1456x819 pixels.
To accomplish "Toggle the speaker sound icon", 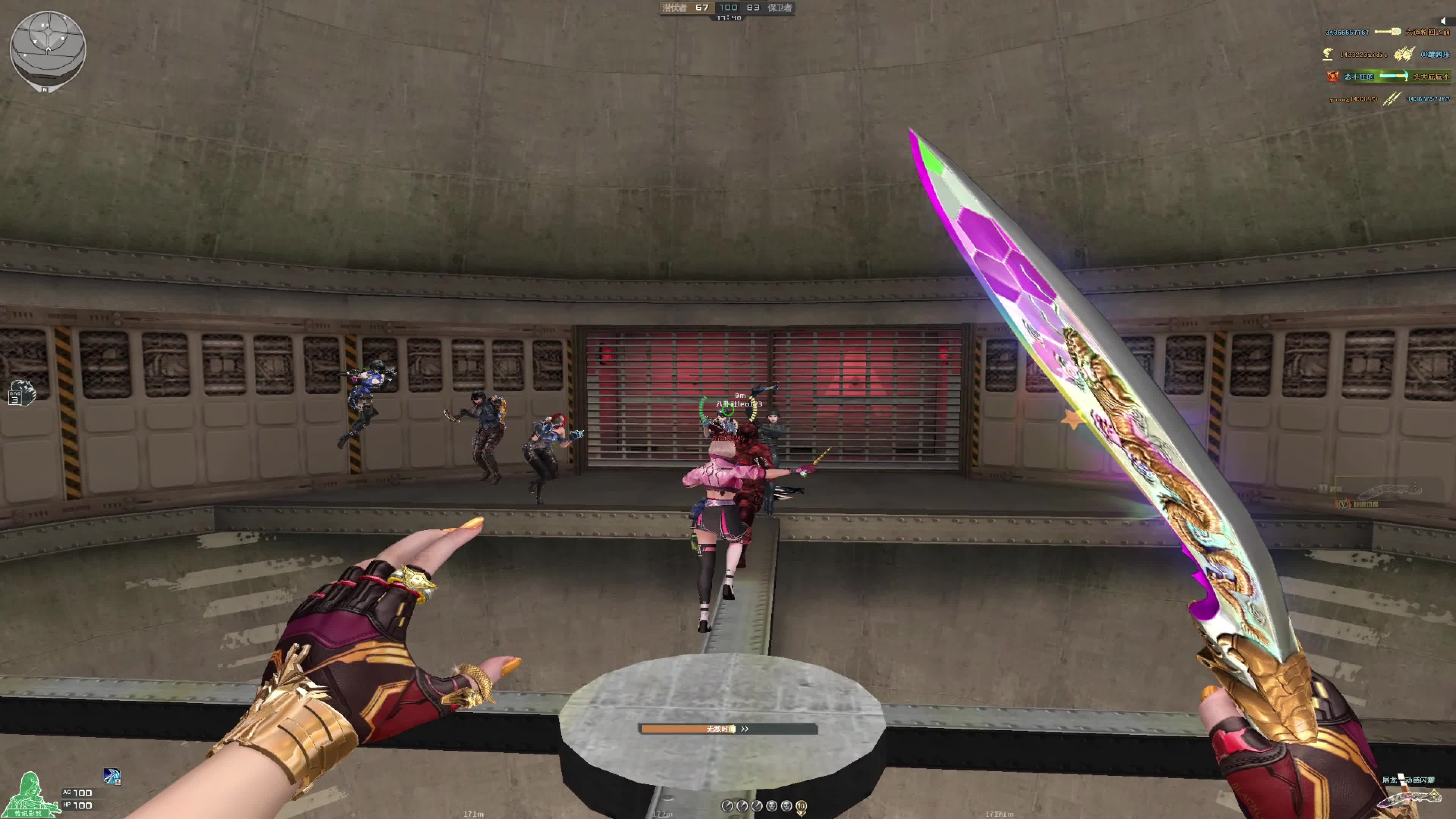I will tap(1442, 21).
